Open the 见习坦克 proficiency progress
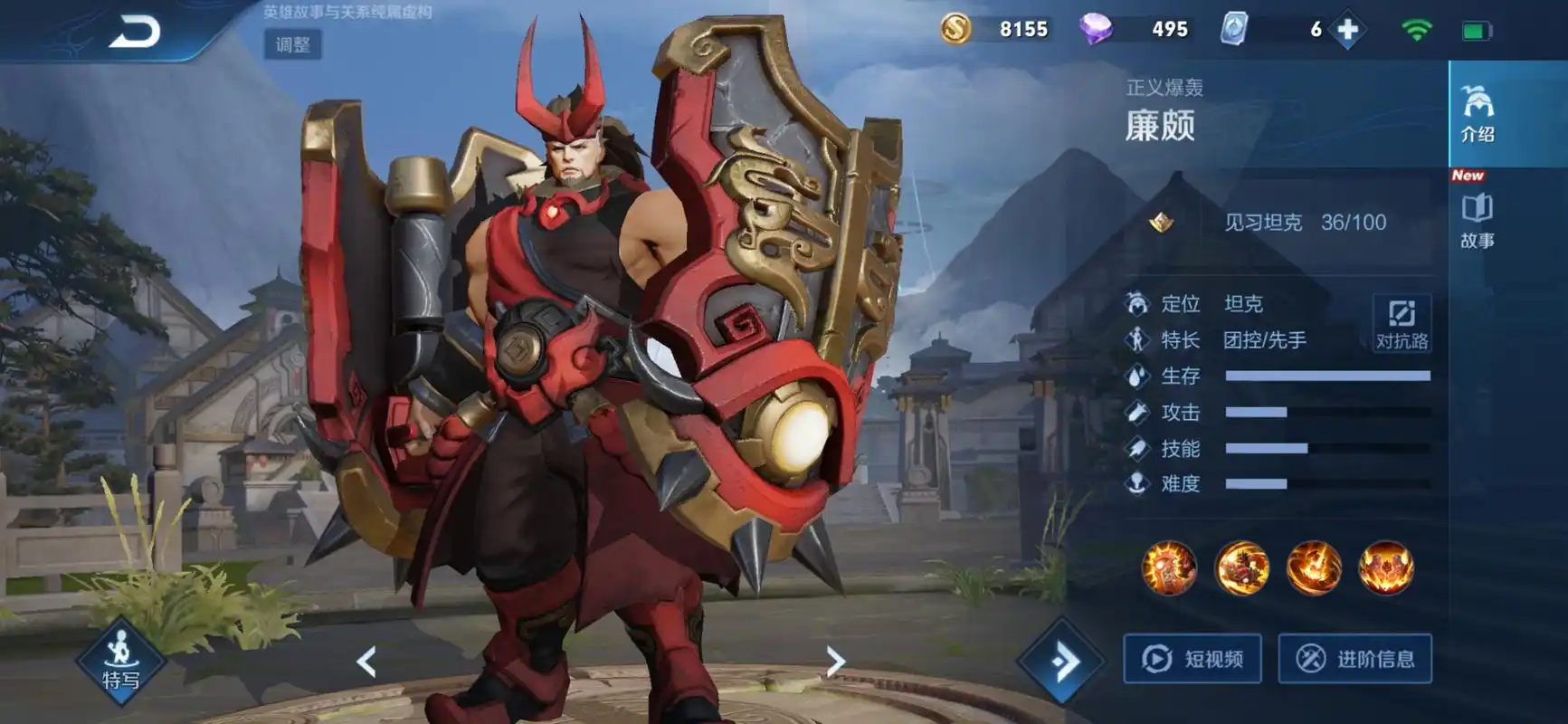The height and width of the screenshot is (724, 1568). pos(1303,223)
